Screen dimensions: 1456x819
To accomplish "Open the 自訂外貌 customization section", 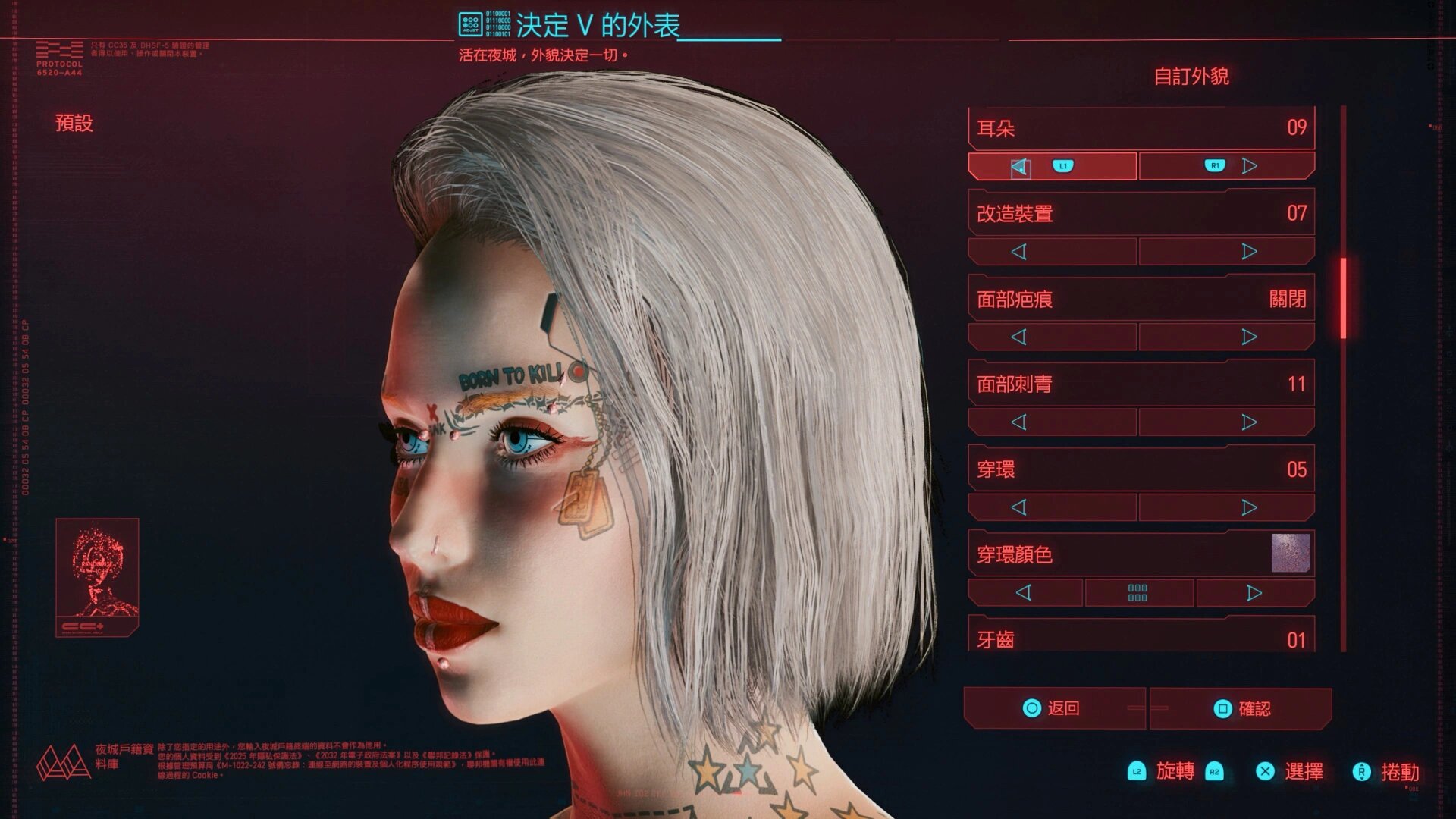I will [1194, 75].
